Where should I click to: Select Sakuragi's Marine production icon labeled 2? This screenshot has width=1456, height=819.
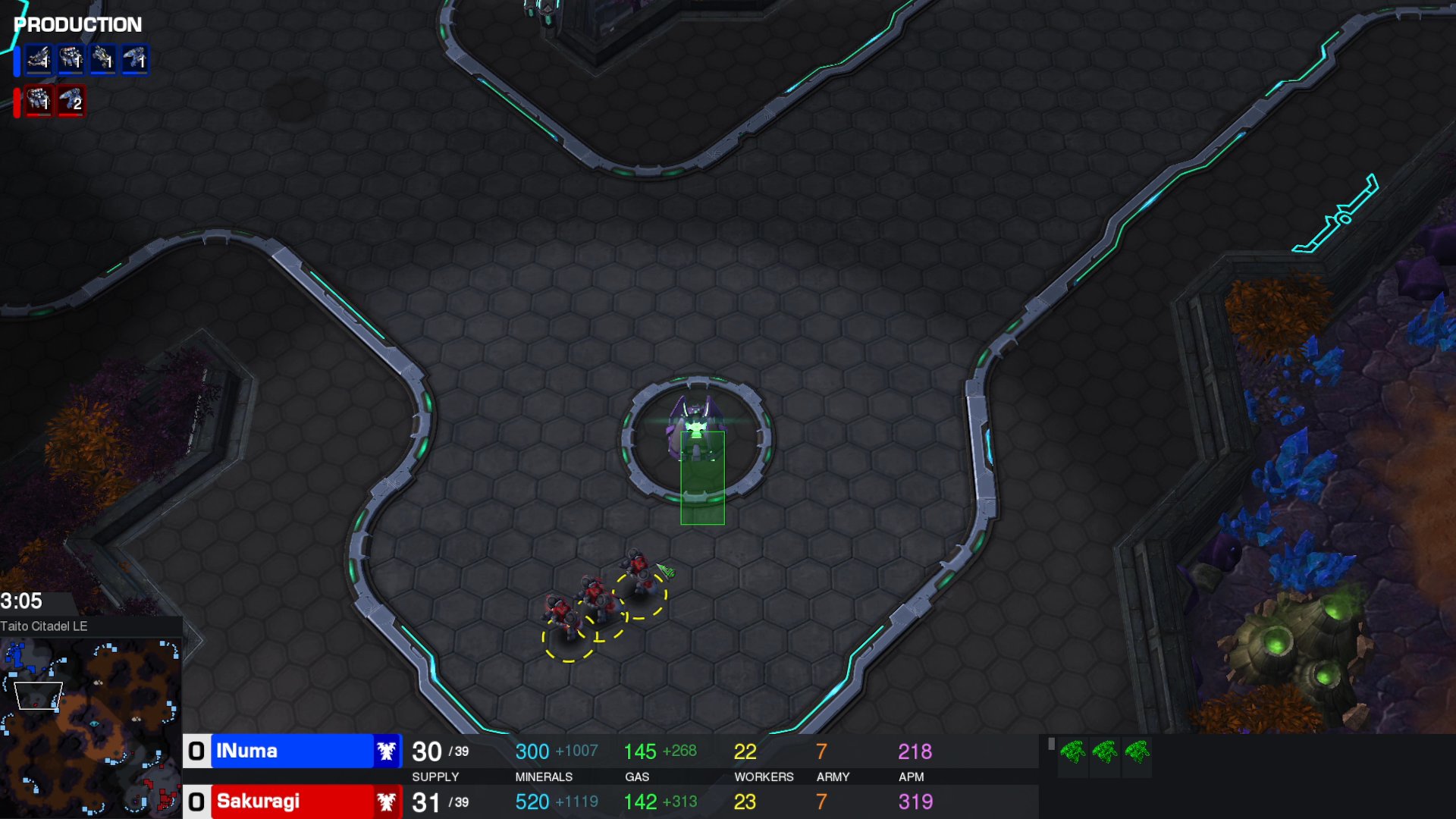pos(71,102)
